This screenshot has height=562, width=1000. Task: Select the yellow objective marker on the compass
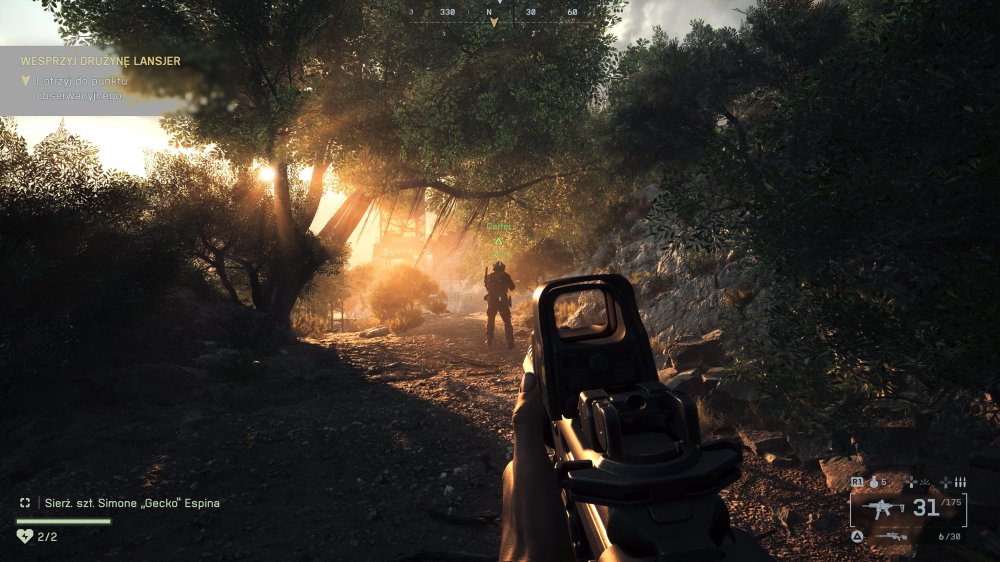point(493,23)
